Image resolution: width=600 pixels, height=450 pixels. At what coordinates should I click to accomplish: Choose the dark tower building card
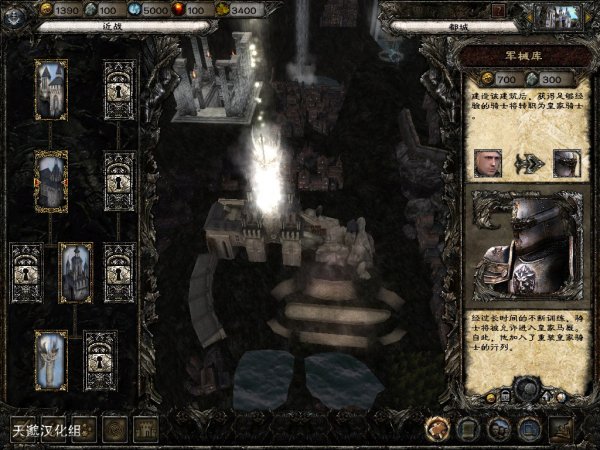(75, 270)
